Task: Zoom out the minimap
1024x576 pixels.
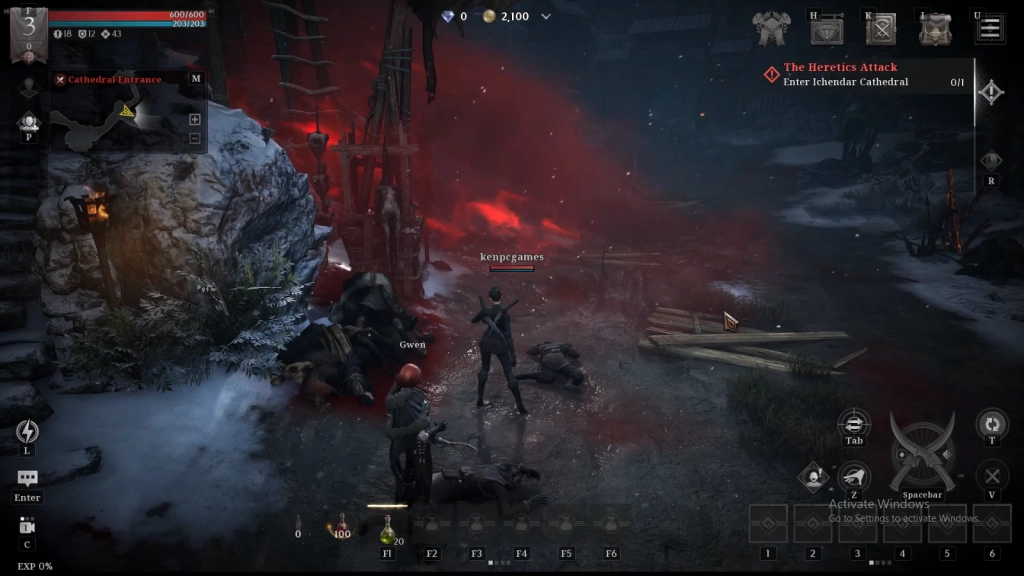Action: (x=194, y=138)
